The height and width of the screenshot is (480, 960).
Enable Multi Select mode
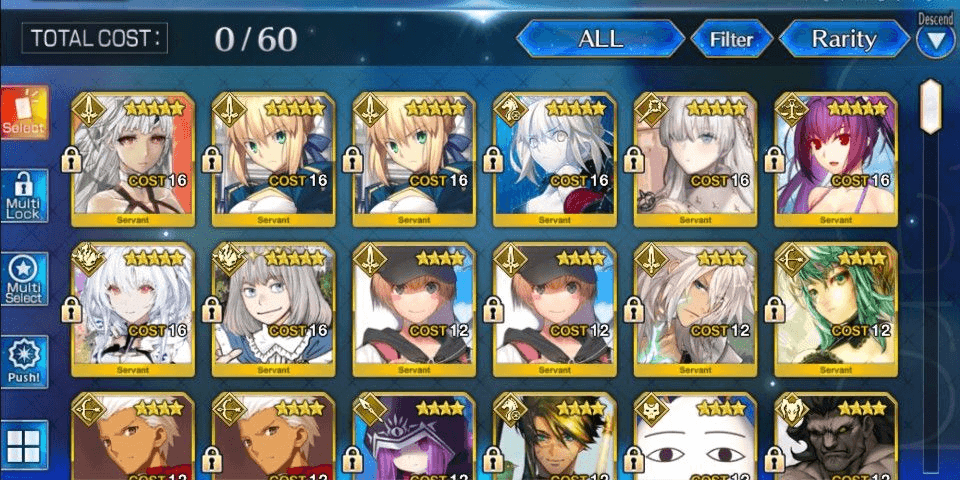point(23,280)
